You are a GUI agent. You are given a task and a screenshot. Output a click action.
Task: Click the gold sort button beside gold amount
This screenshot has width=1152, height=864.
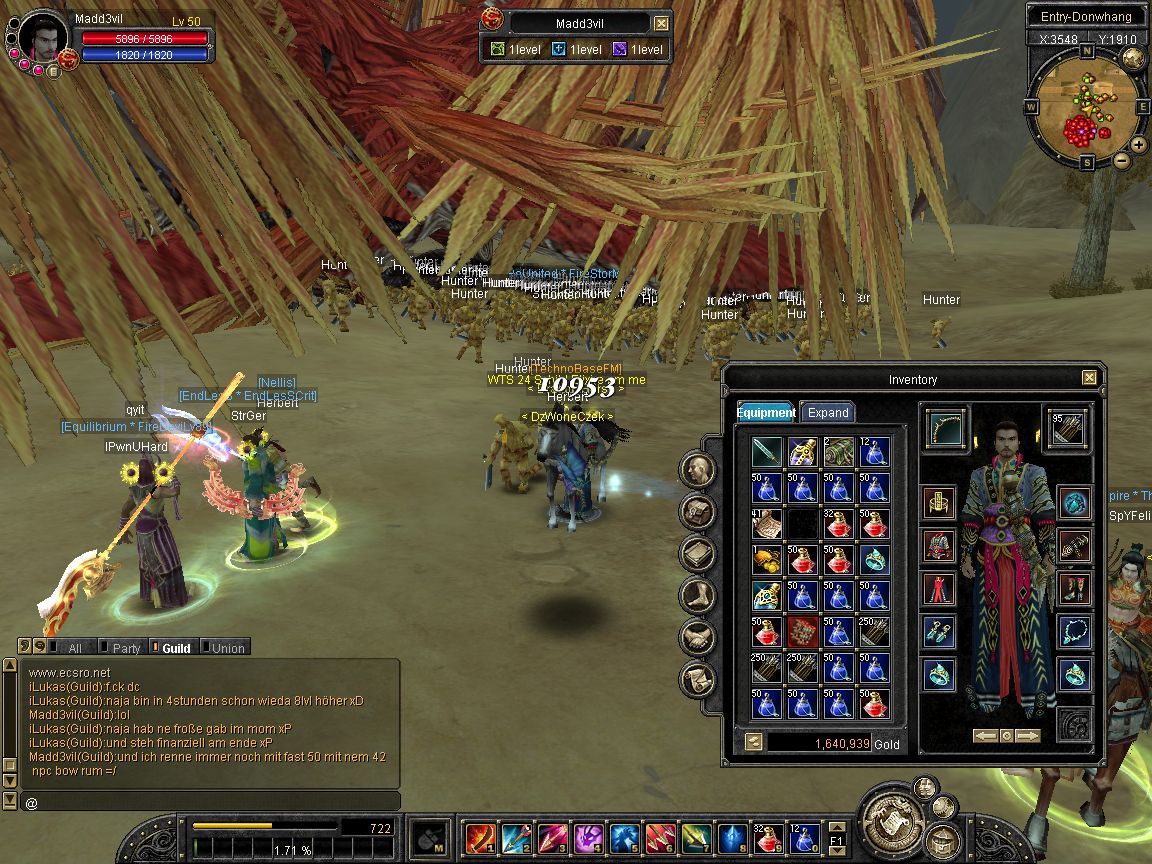753,742
